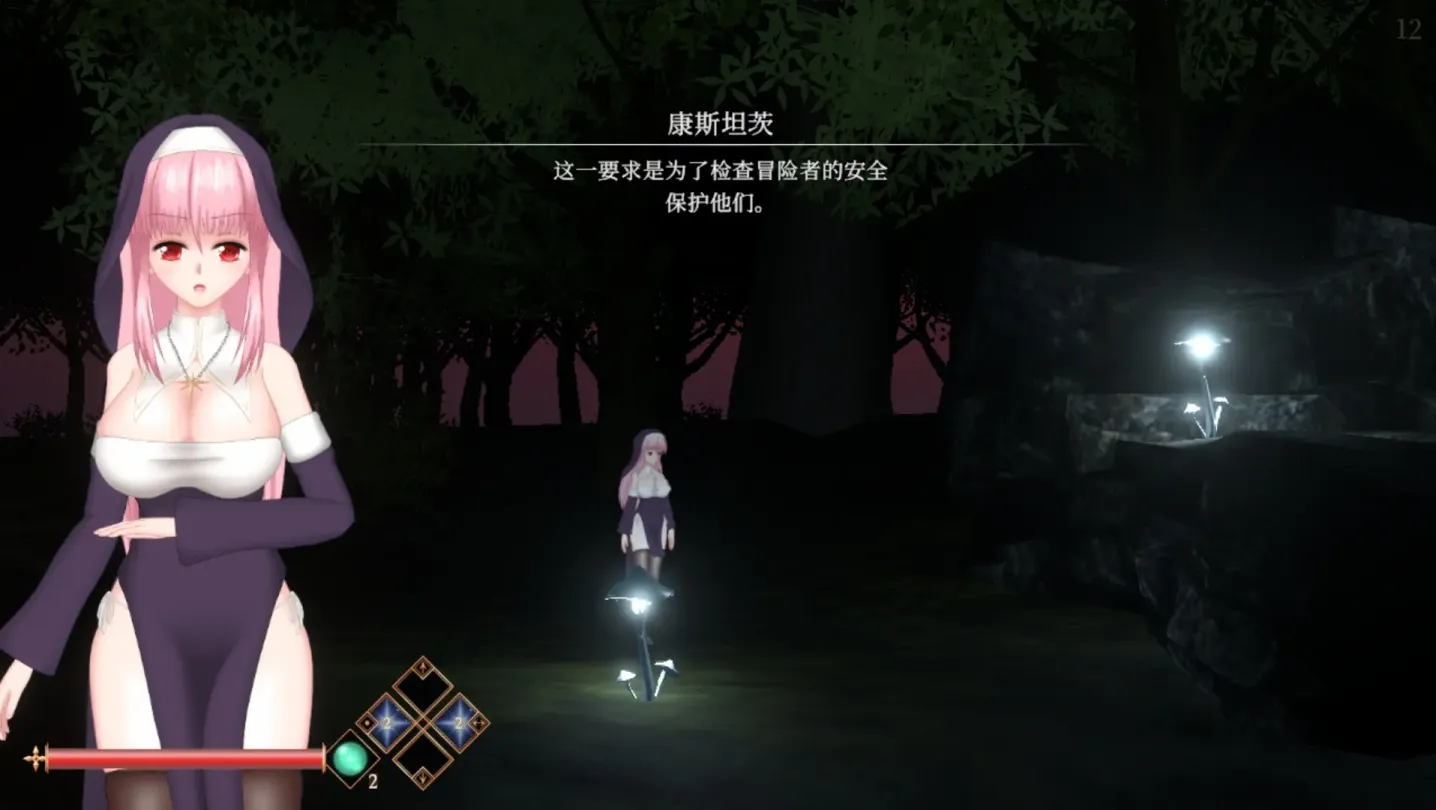Click the green orb item slot
Screen dimensions: 1436x810
(350, 759)
